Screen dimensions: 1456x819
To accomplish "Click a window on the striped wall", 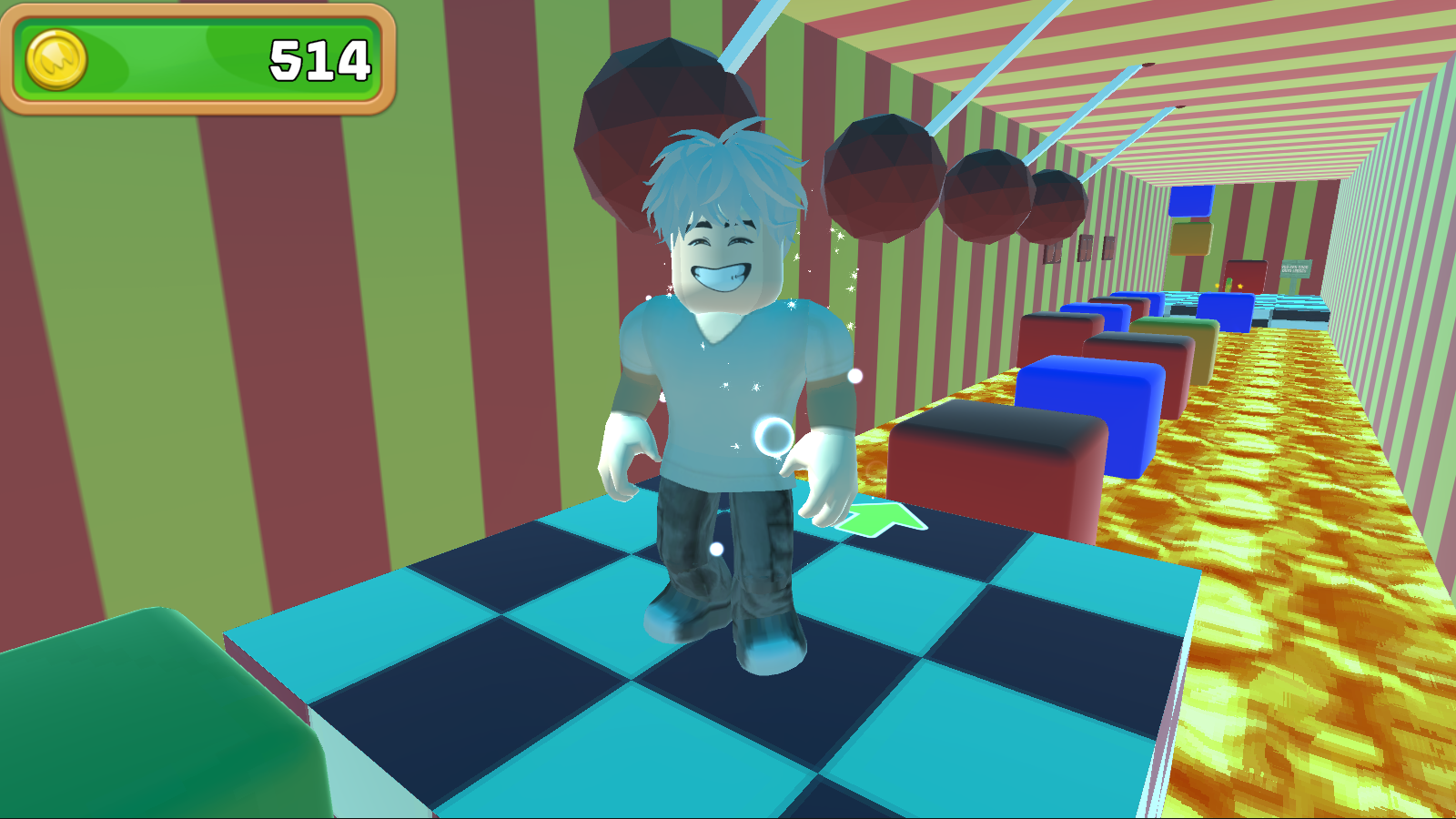I will [1087, 248].
